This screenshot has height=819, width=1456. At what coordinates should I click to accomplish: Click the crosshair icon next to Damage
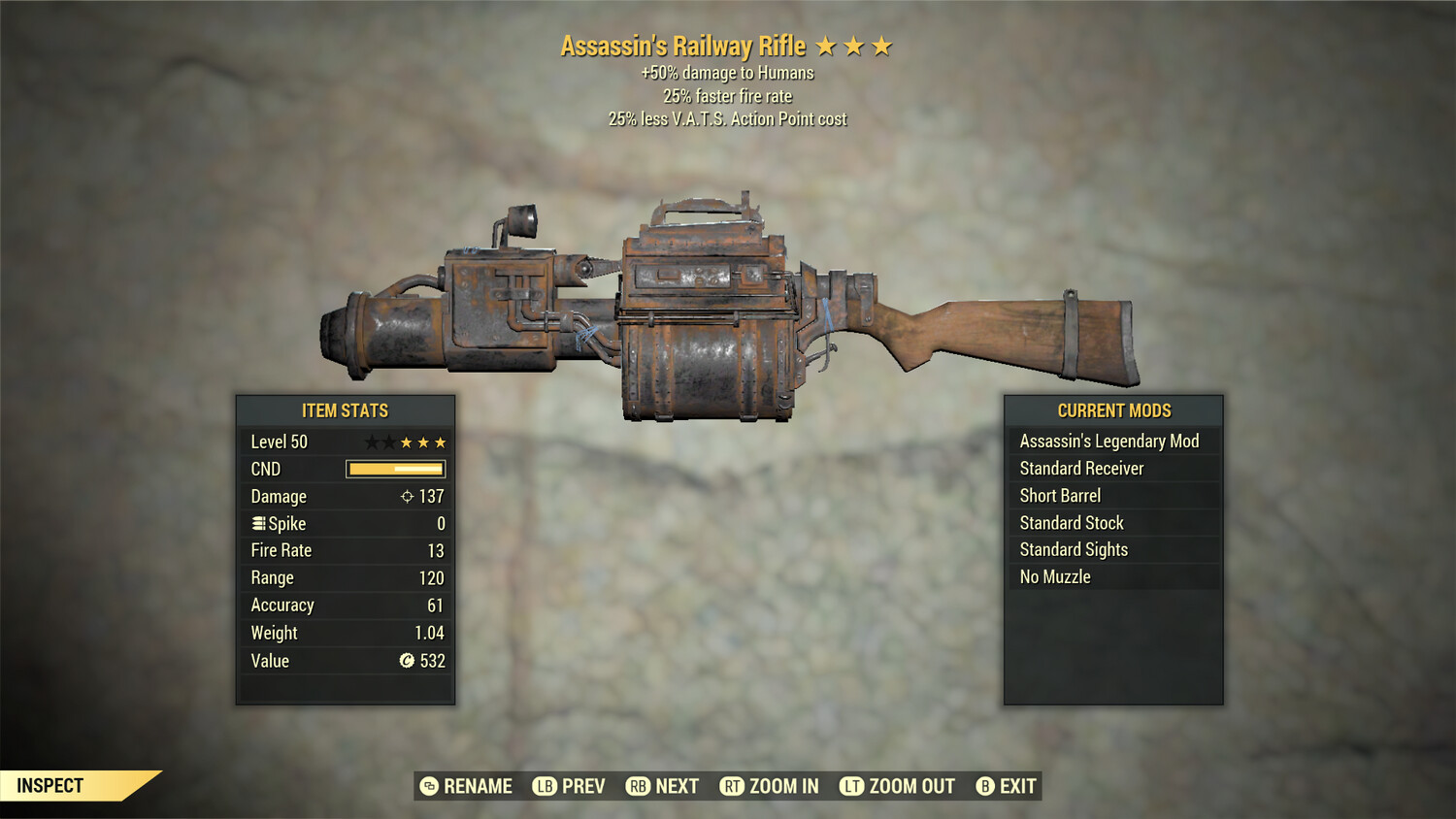(x=408, y=497)
